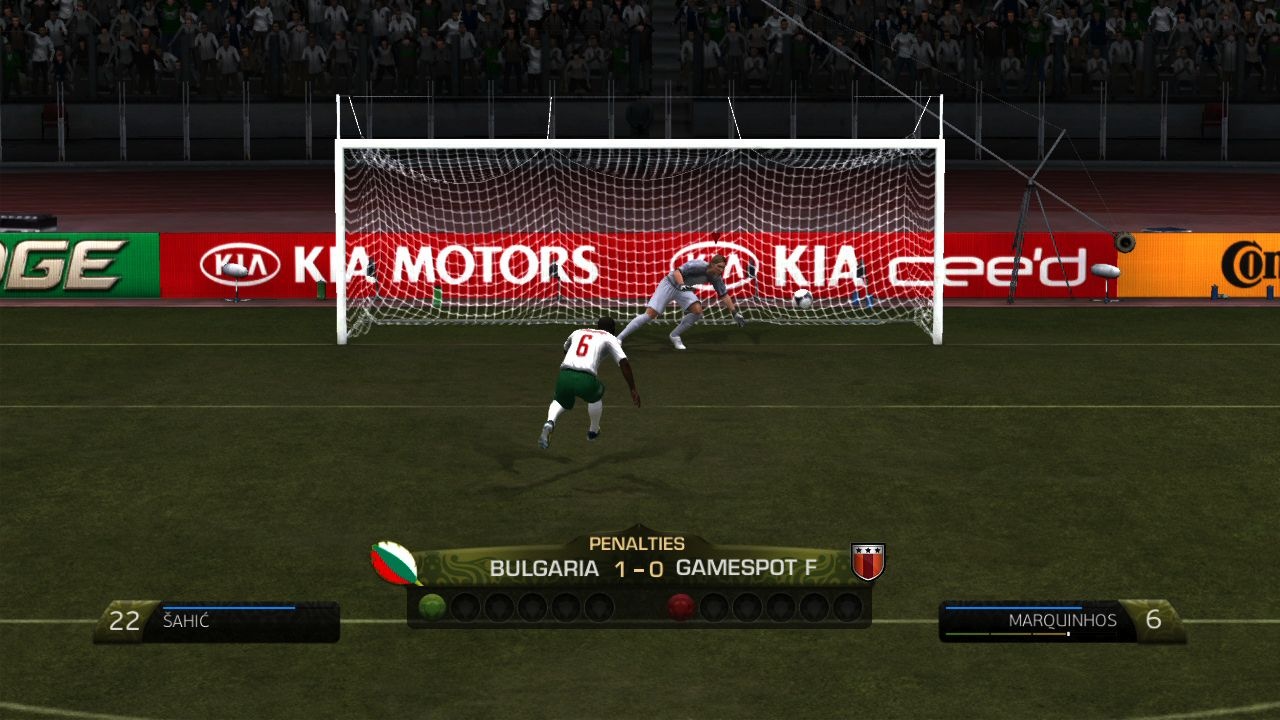Viewport: 1280px width, 720px height.
Task: Select the GAMESPOT F team name label
Action: click(x=751, y=566)
